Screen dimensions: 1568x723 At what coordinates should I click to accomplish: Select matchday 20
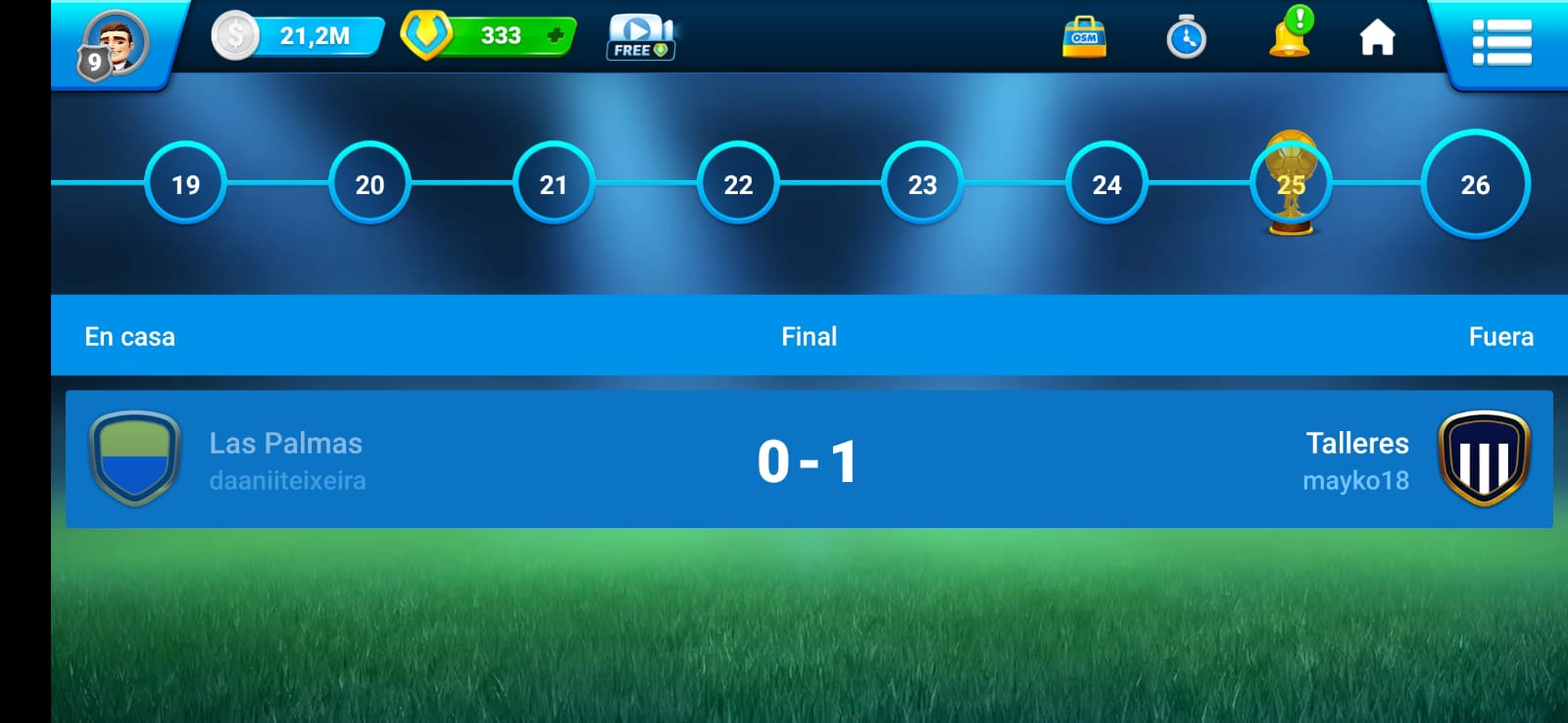pyautogui.click(x=369, y=183)
